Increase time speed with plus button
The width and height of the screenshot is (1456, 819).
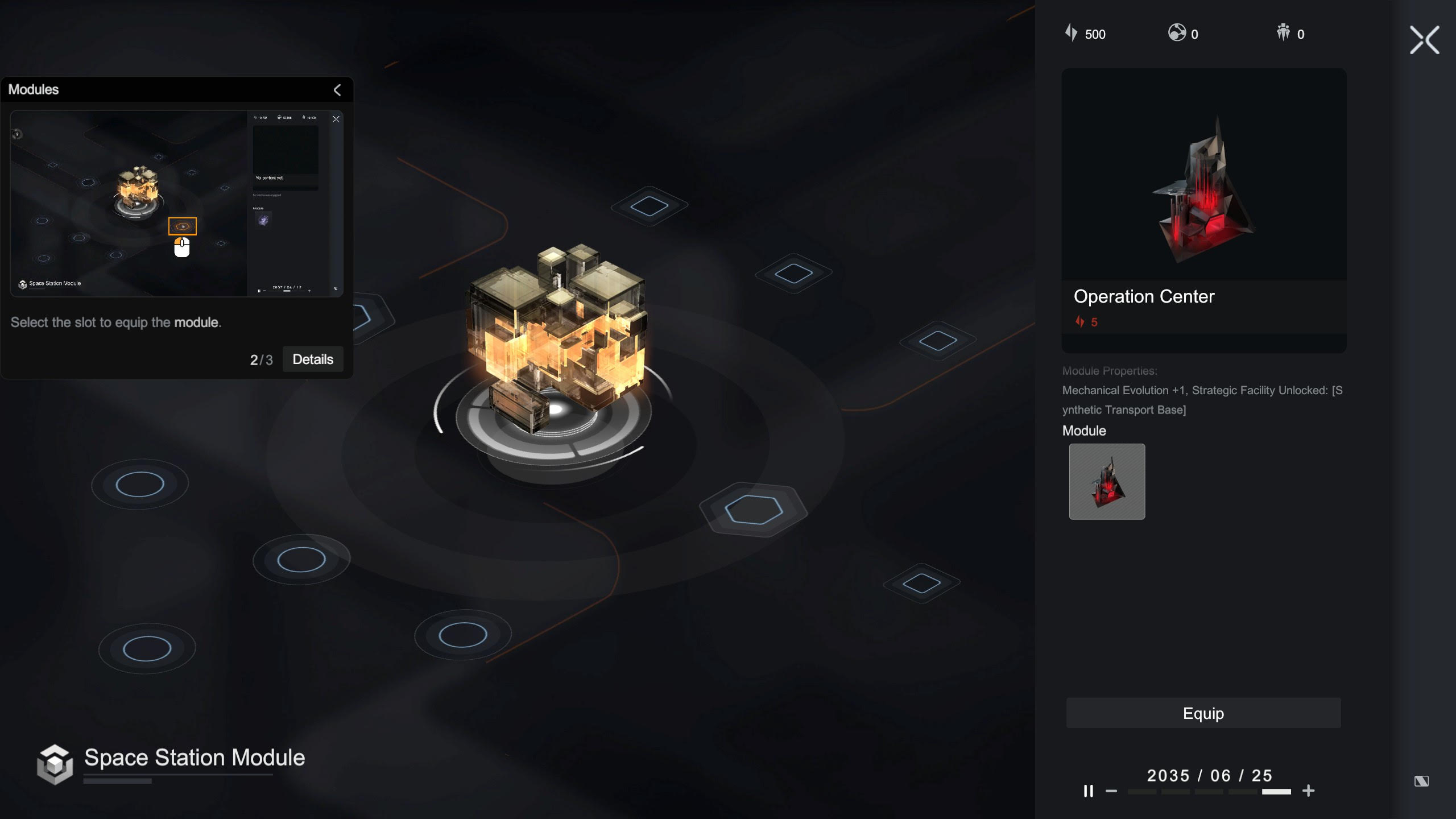point(1308,791)
